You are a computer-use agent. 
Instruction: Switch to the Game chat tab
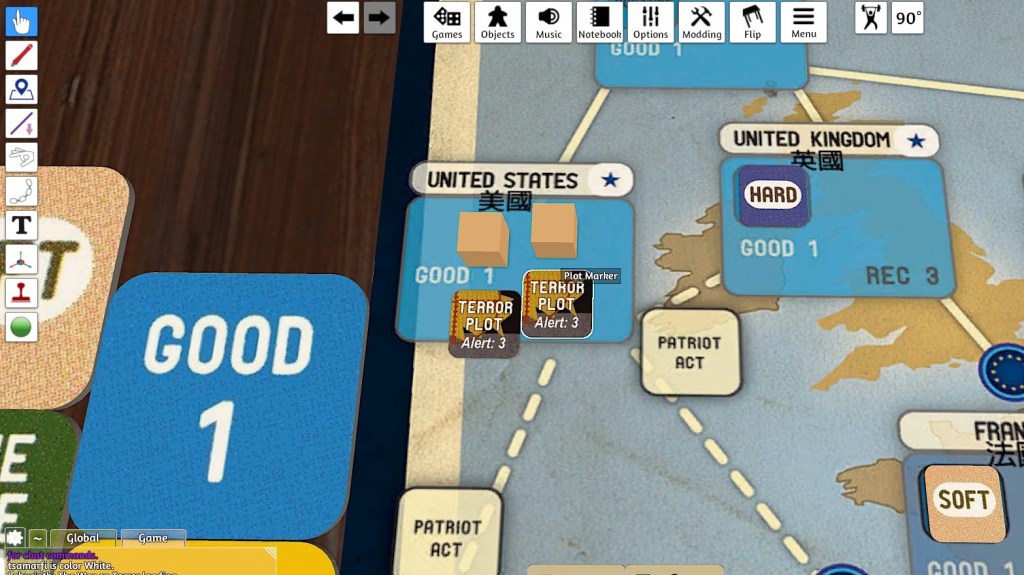click(153, 538)
